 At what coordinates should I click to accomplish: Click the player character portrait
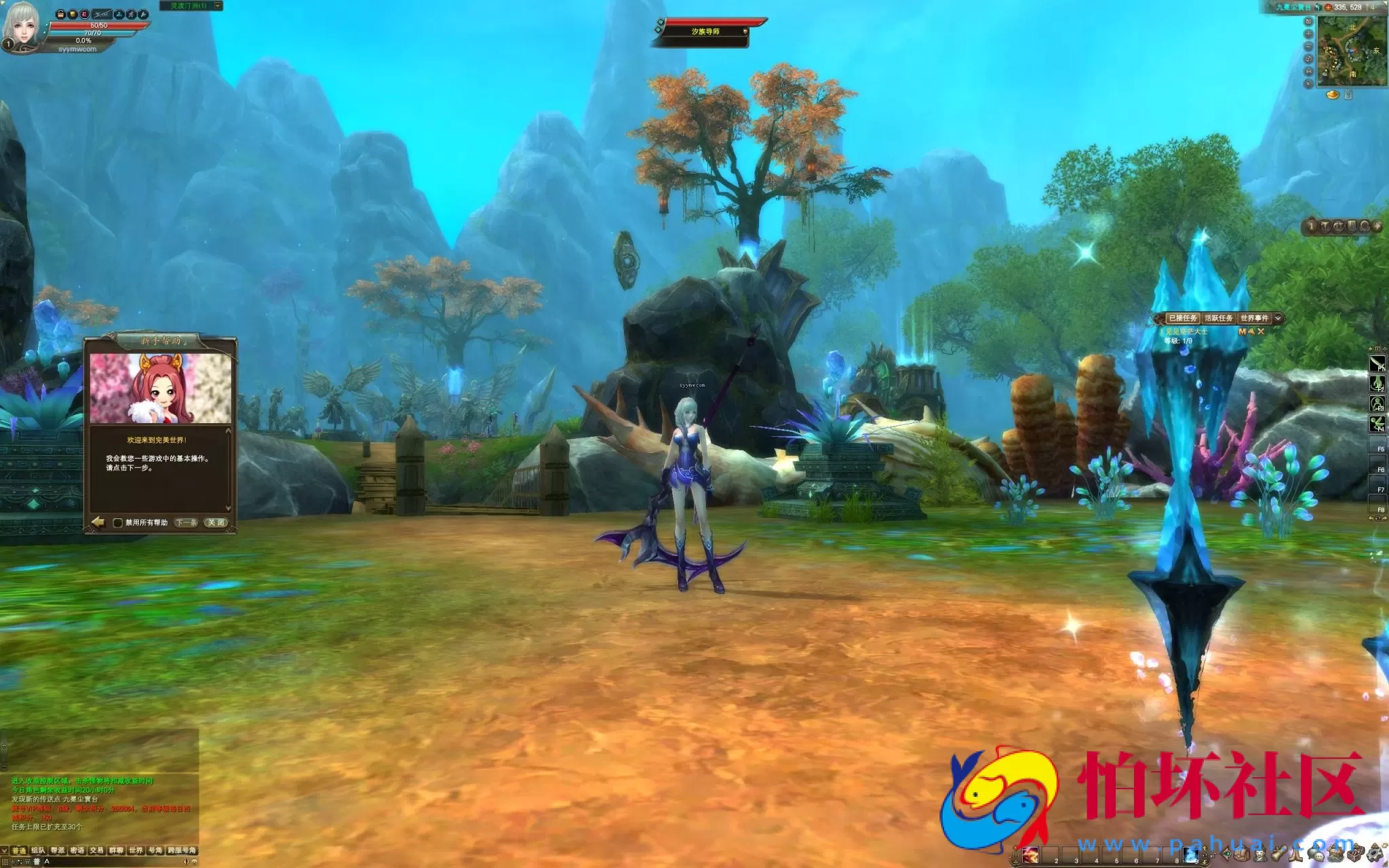(20, 27)
